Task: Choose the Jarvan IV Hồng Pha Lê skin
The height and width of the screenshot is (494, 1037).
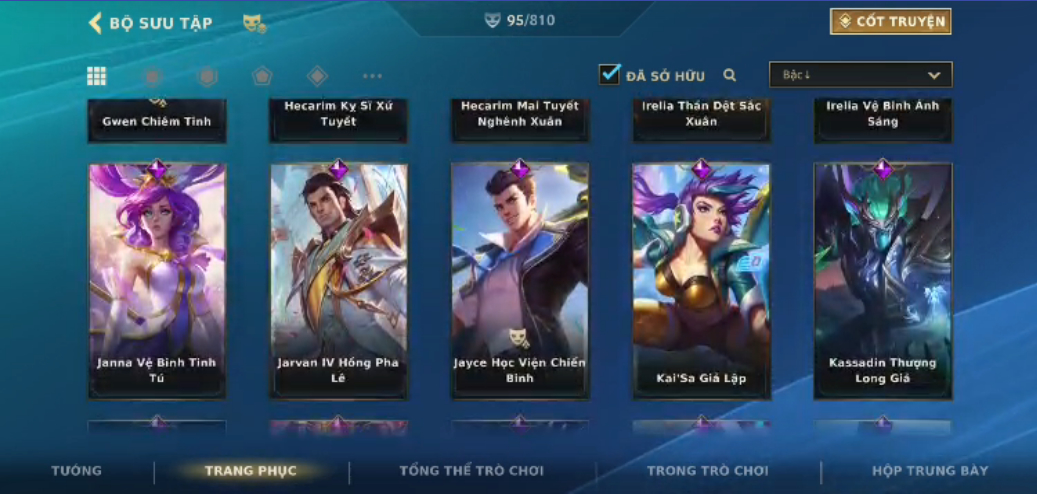Action: click(x=338, y=281)
